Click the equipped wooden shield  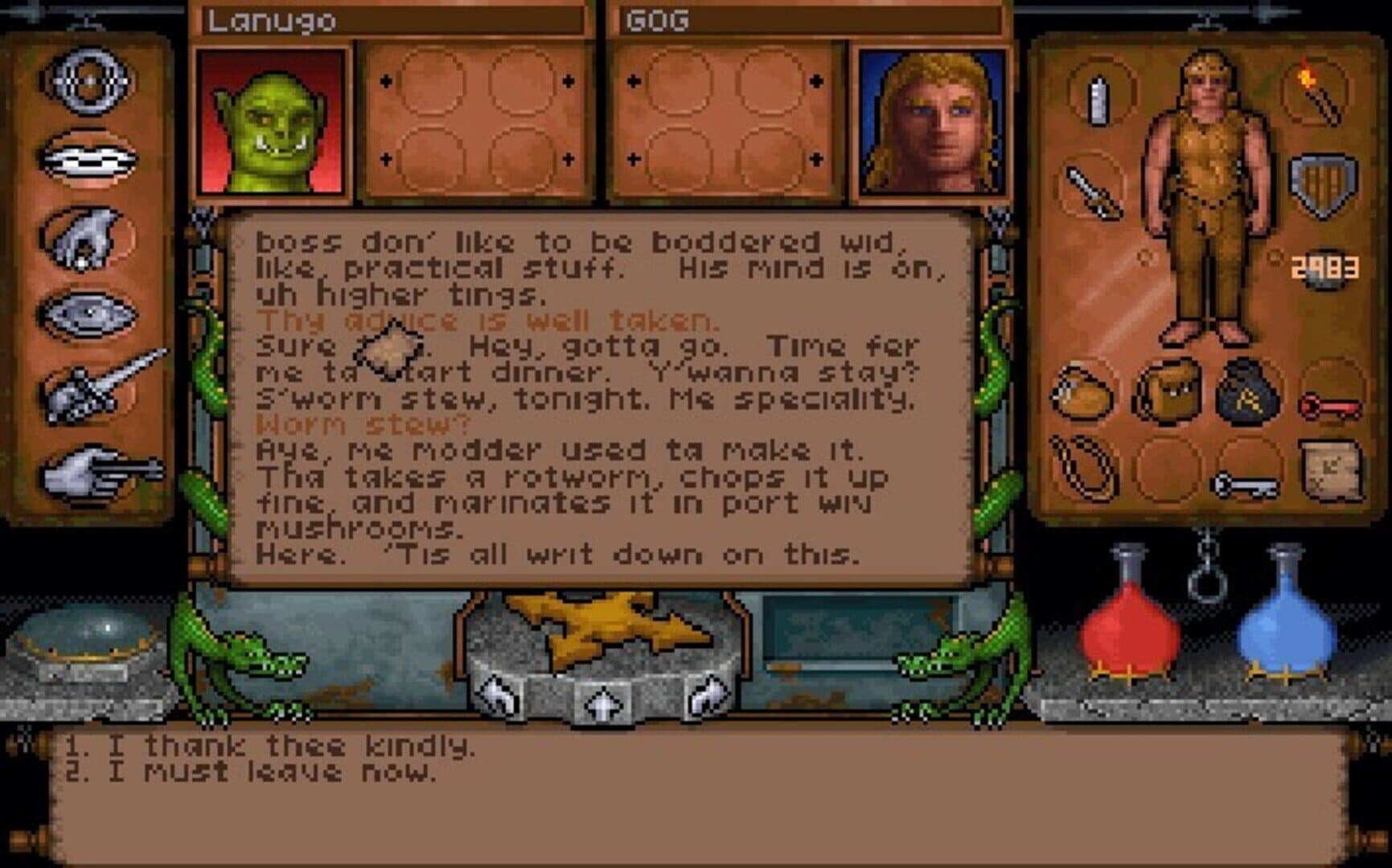click(x=1322, y=186)
